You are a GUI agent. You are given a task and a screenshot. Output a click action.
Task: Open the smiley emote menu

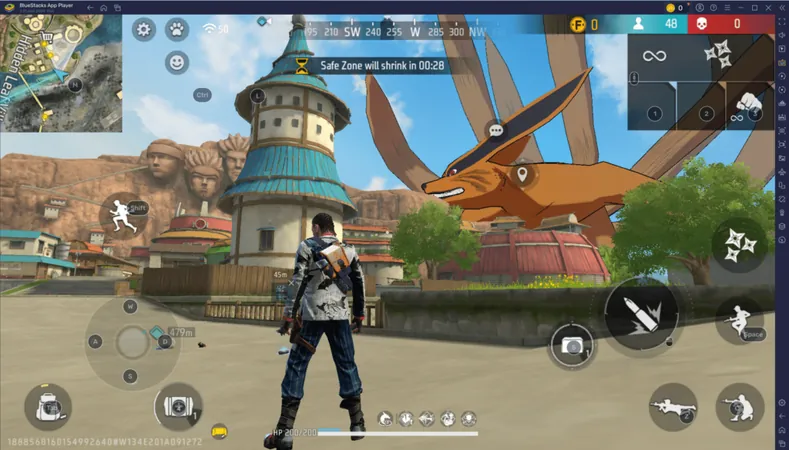[177, 62]
